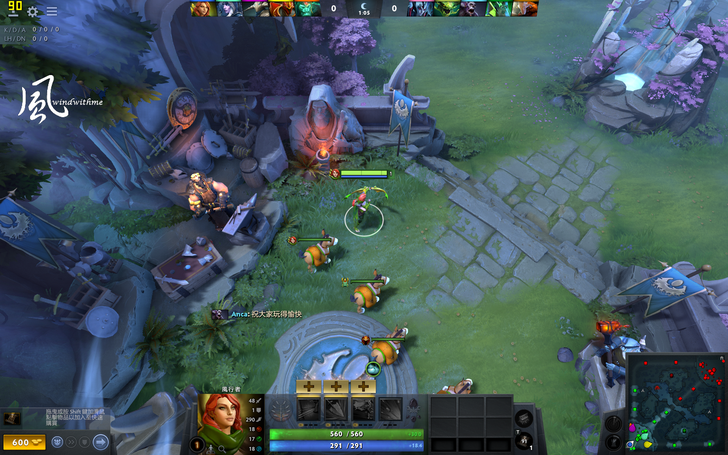This screenshot has height=455, width=728.
Task: Click the courier's blue arrow deliver button
Action: click(99, 441)
